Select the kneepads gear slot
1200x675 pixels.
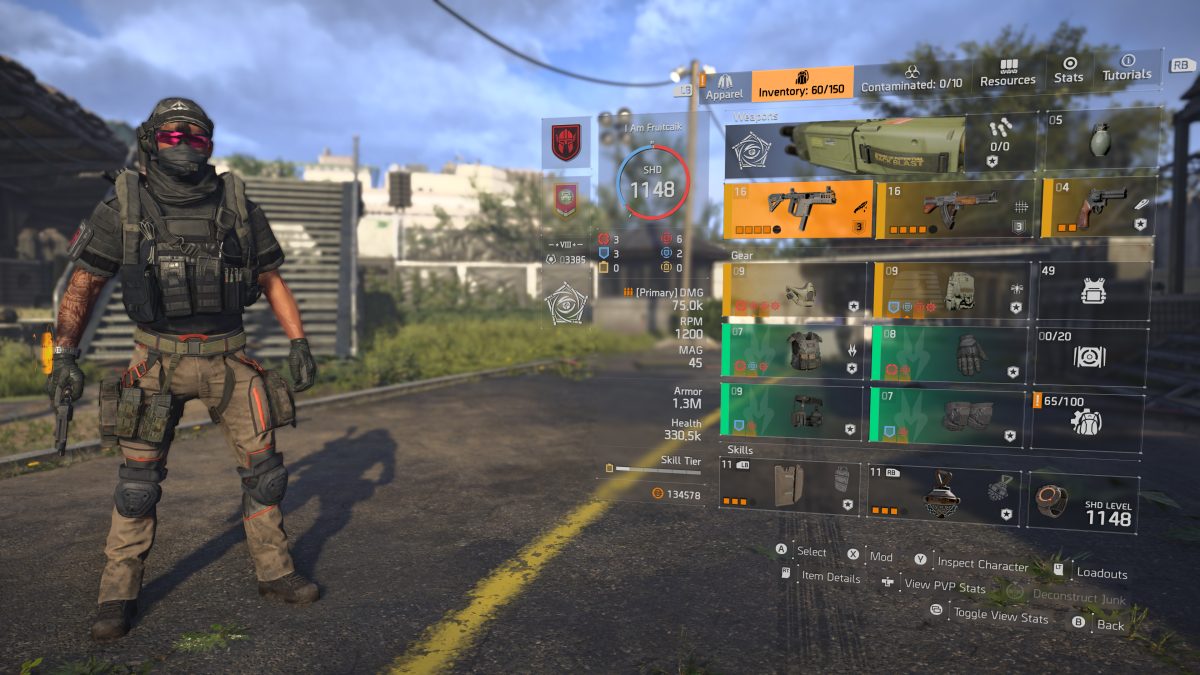[947, 415]
